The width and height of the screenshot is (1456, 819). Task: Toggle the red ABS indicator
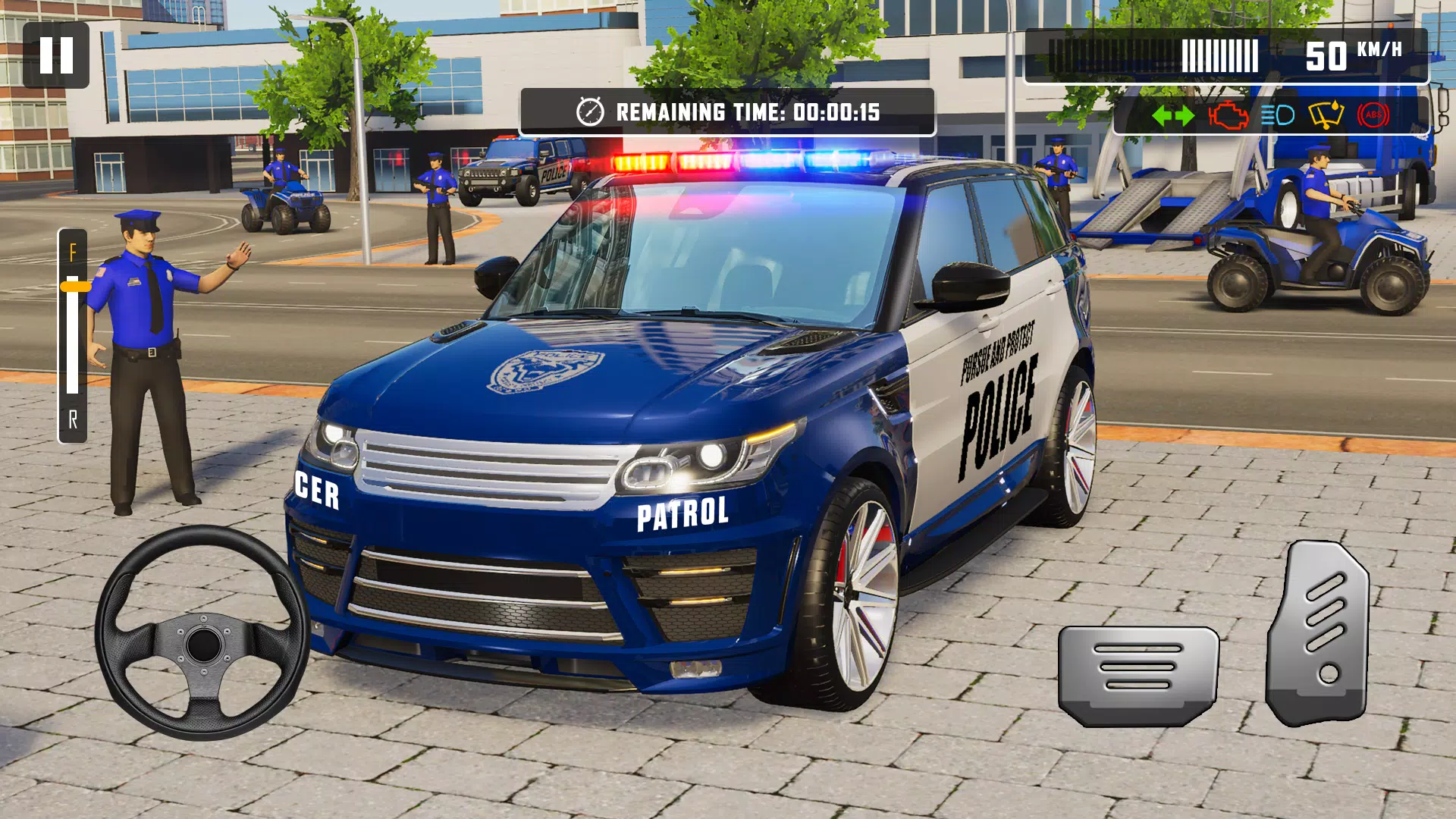(1373, 116)
